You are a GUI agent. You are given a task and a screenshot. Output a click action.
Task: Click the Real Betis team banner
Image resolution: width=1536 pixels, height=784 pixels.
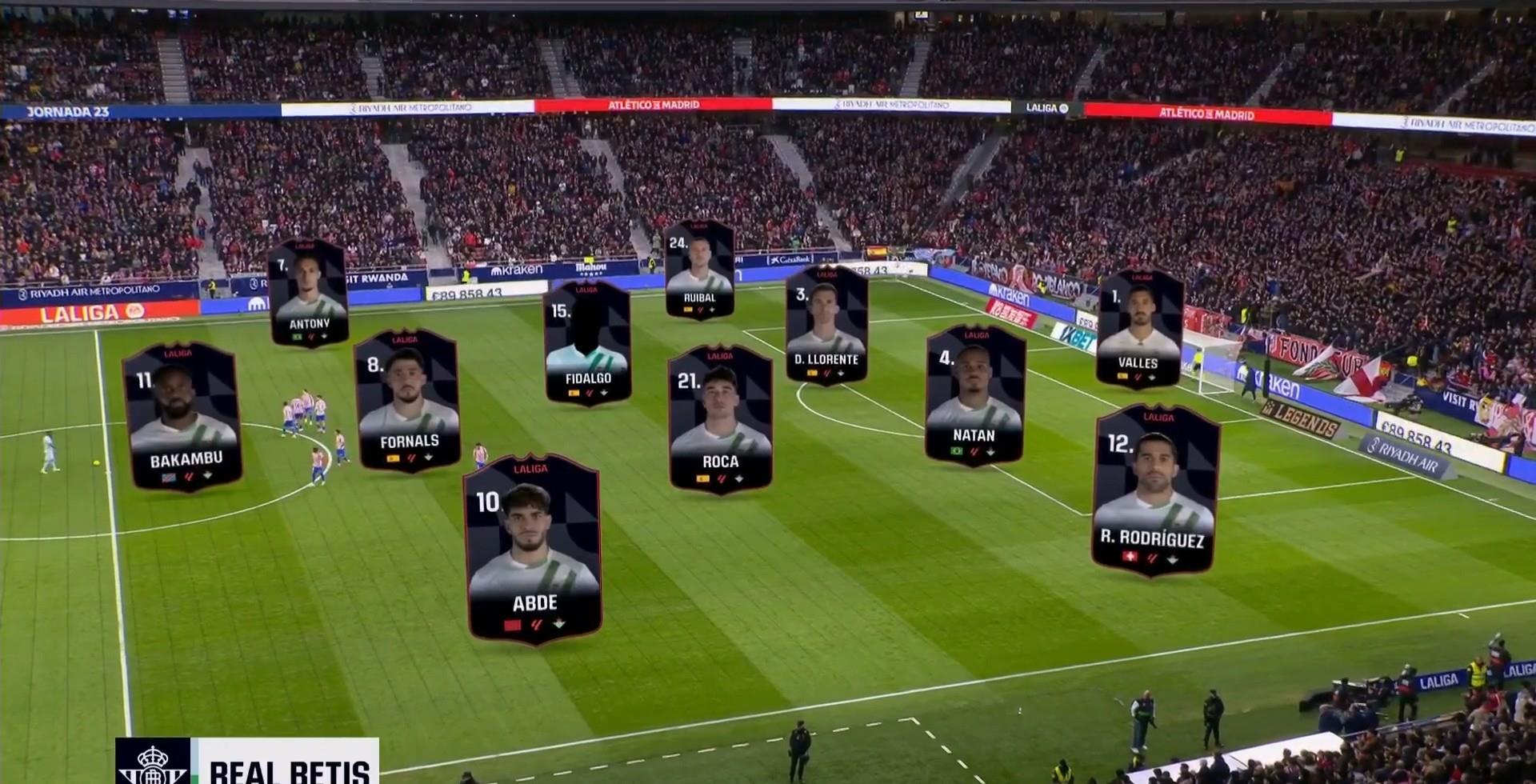(247, 762)
